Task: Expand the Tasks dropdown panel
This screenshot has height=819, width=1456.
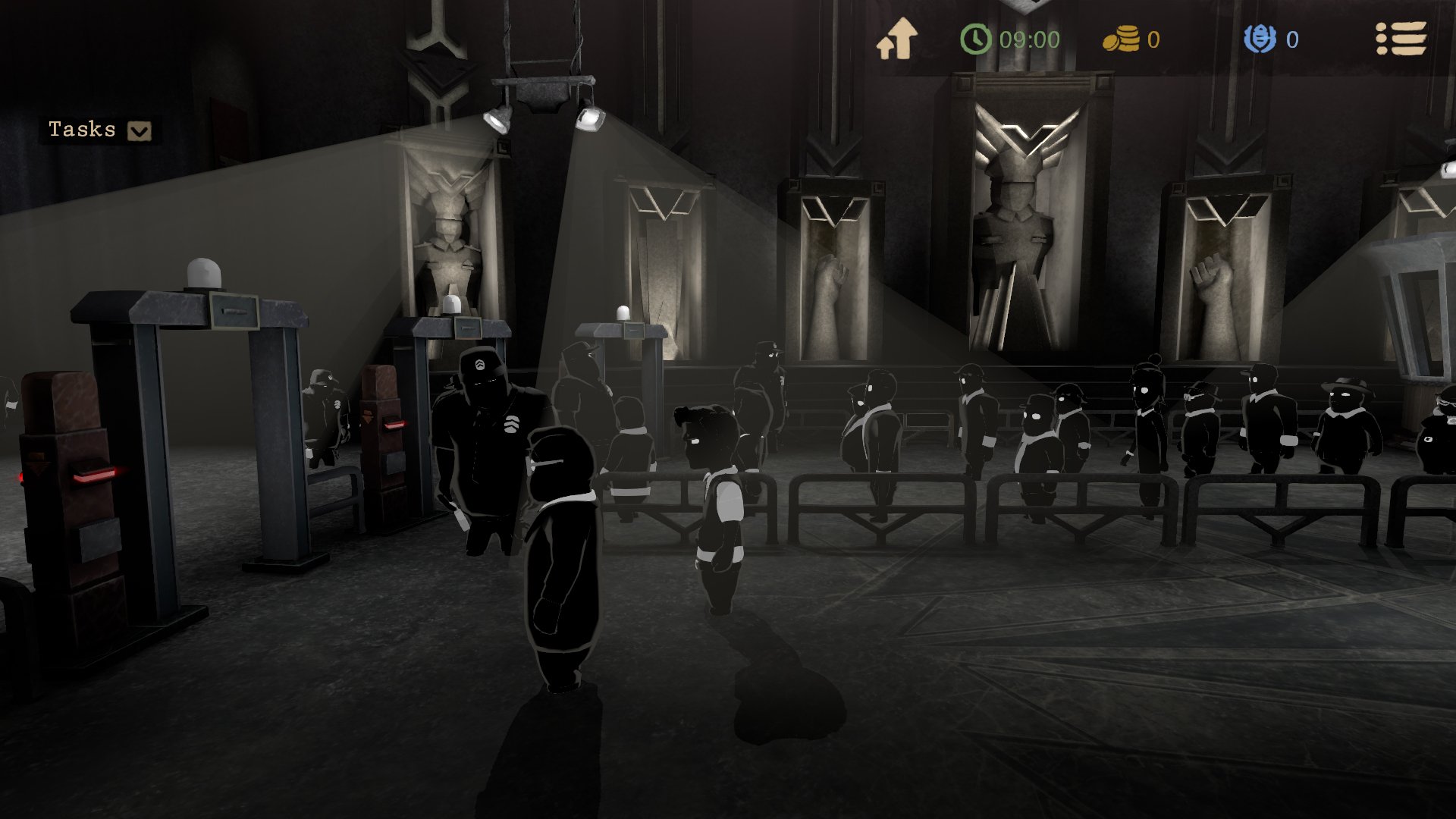Action: [139, 131]
